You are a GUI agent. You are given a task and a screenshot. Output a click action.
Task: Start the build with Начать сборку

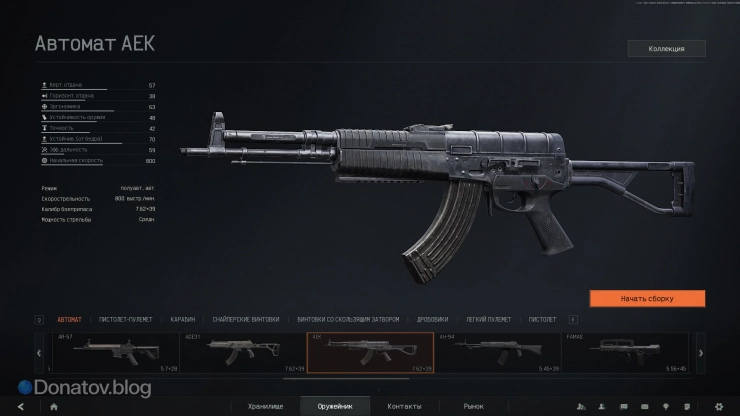click(647, 298)
